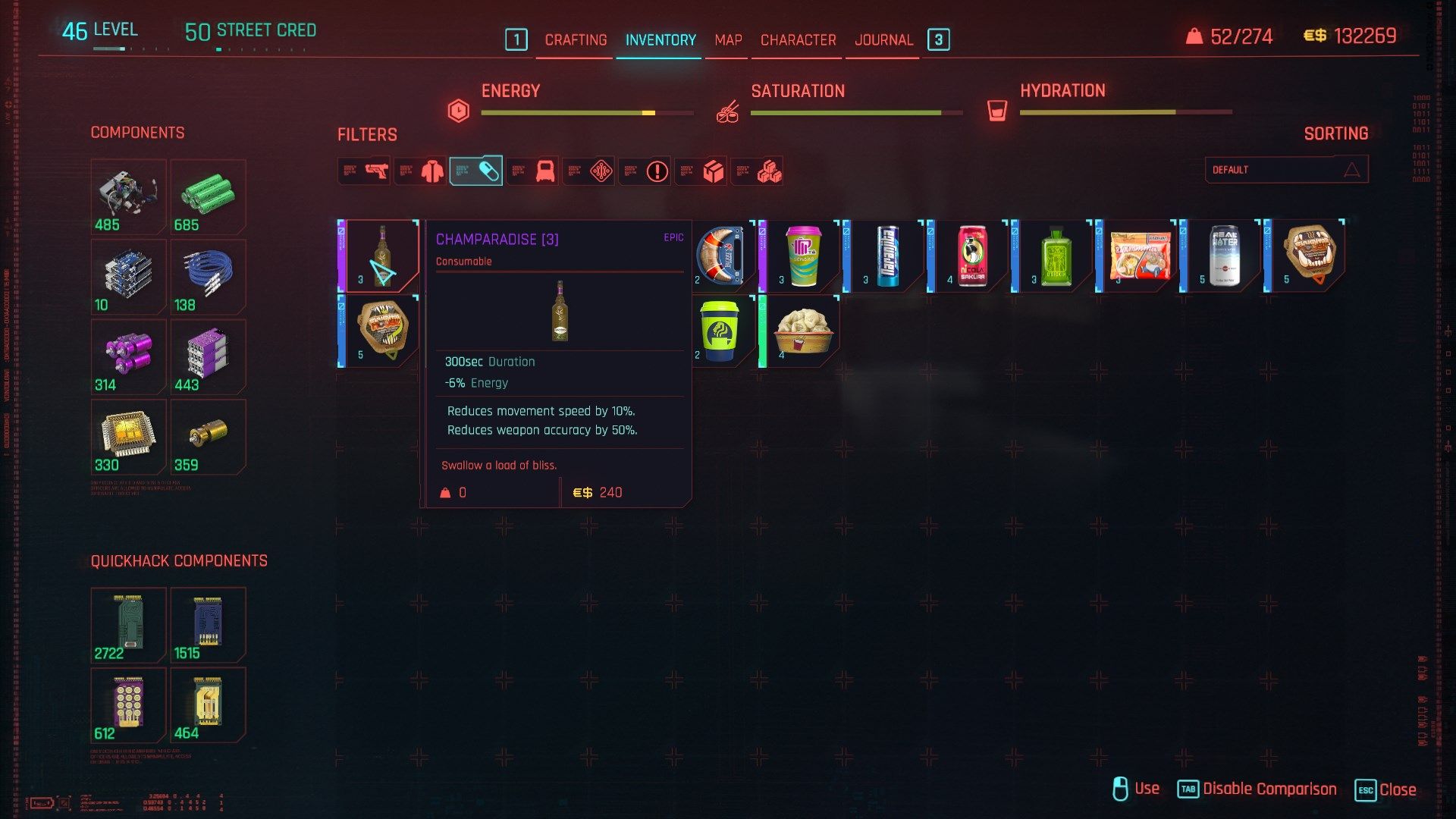
Task: Use the selected Champaradise consumable
Action: [x=1122, y=789]
